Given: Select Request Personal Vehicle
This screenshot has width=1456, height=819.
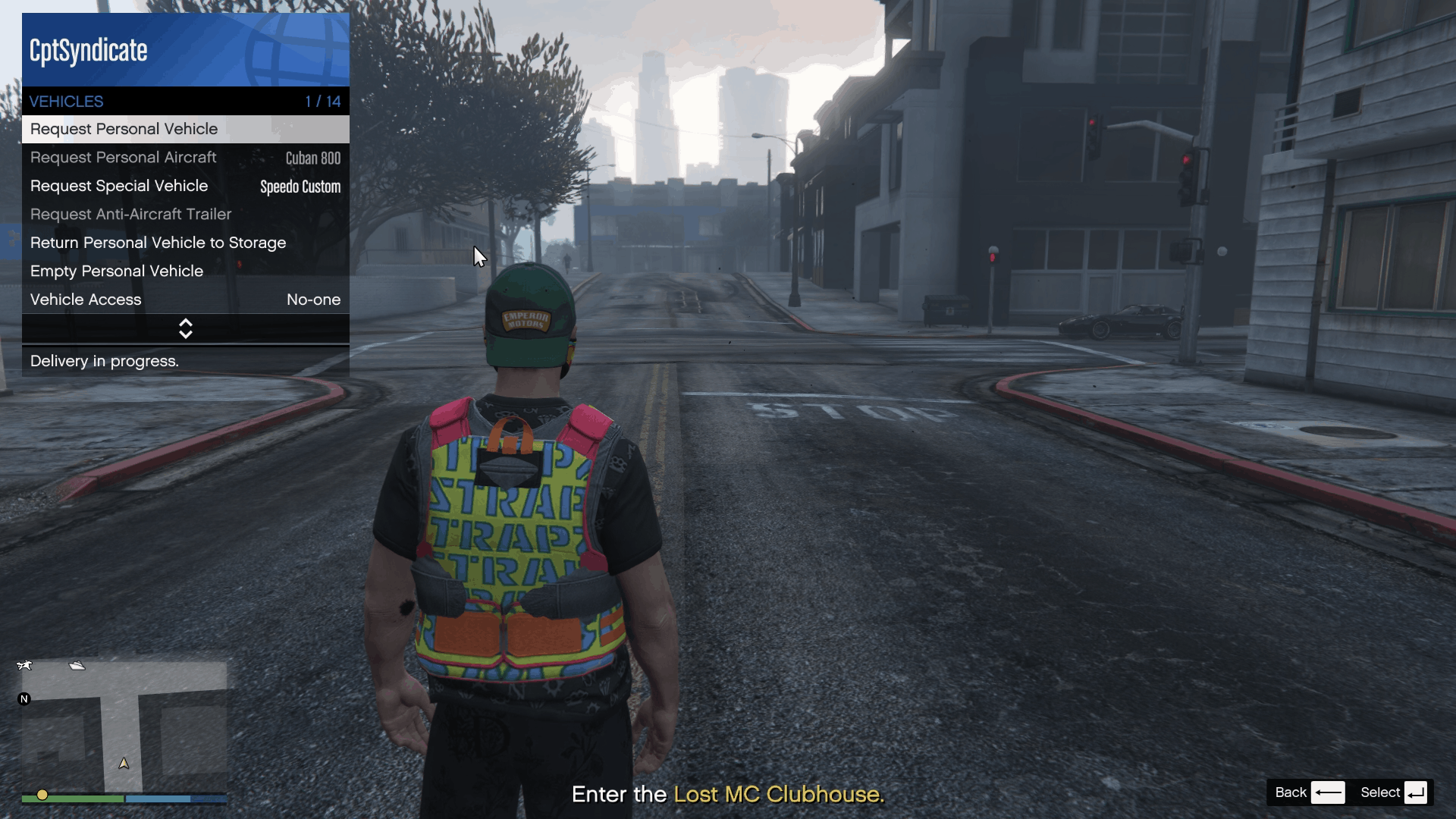Looking at the screenshot, I should (x=124, y=129).
